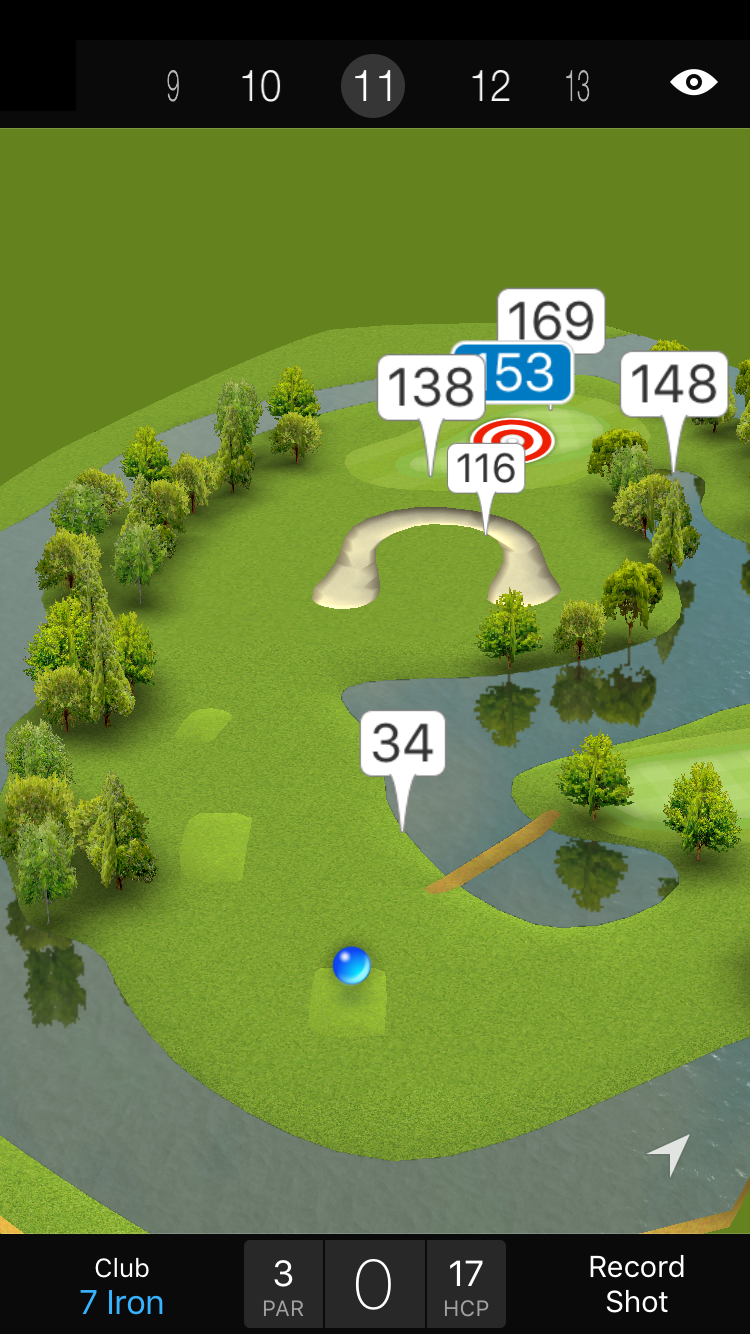Select the highlighted hole 11
Screen dimensions: 750x1334
(x=373, y=86)
